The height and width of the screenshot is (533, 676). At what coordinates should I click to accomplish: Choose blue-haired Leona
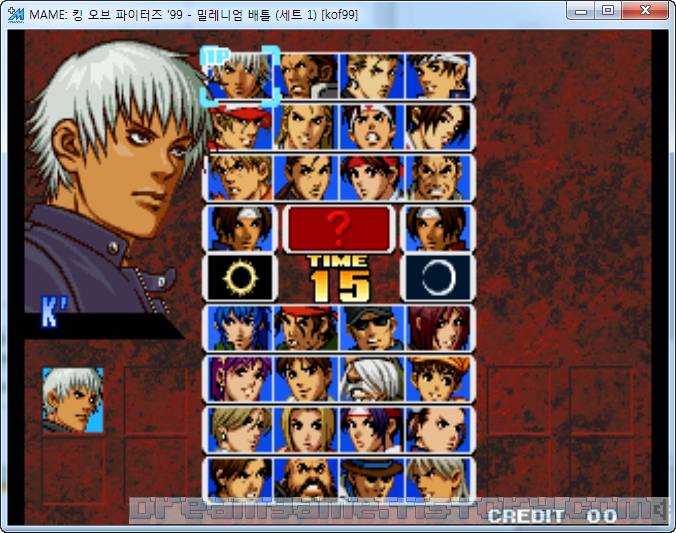[241, 329]
